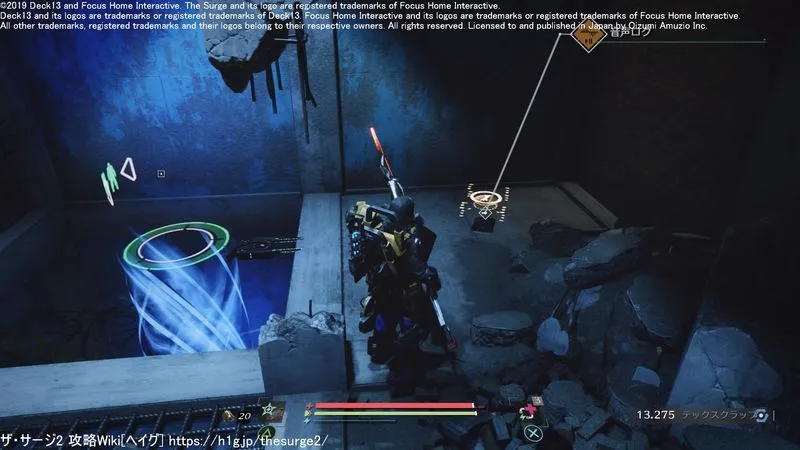Click the glowing pickup marker ring
The height and width of the screenshot is (450, 800).
point(485,201)
